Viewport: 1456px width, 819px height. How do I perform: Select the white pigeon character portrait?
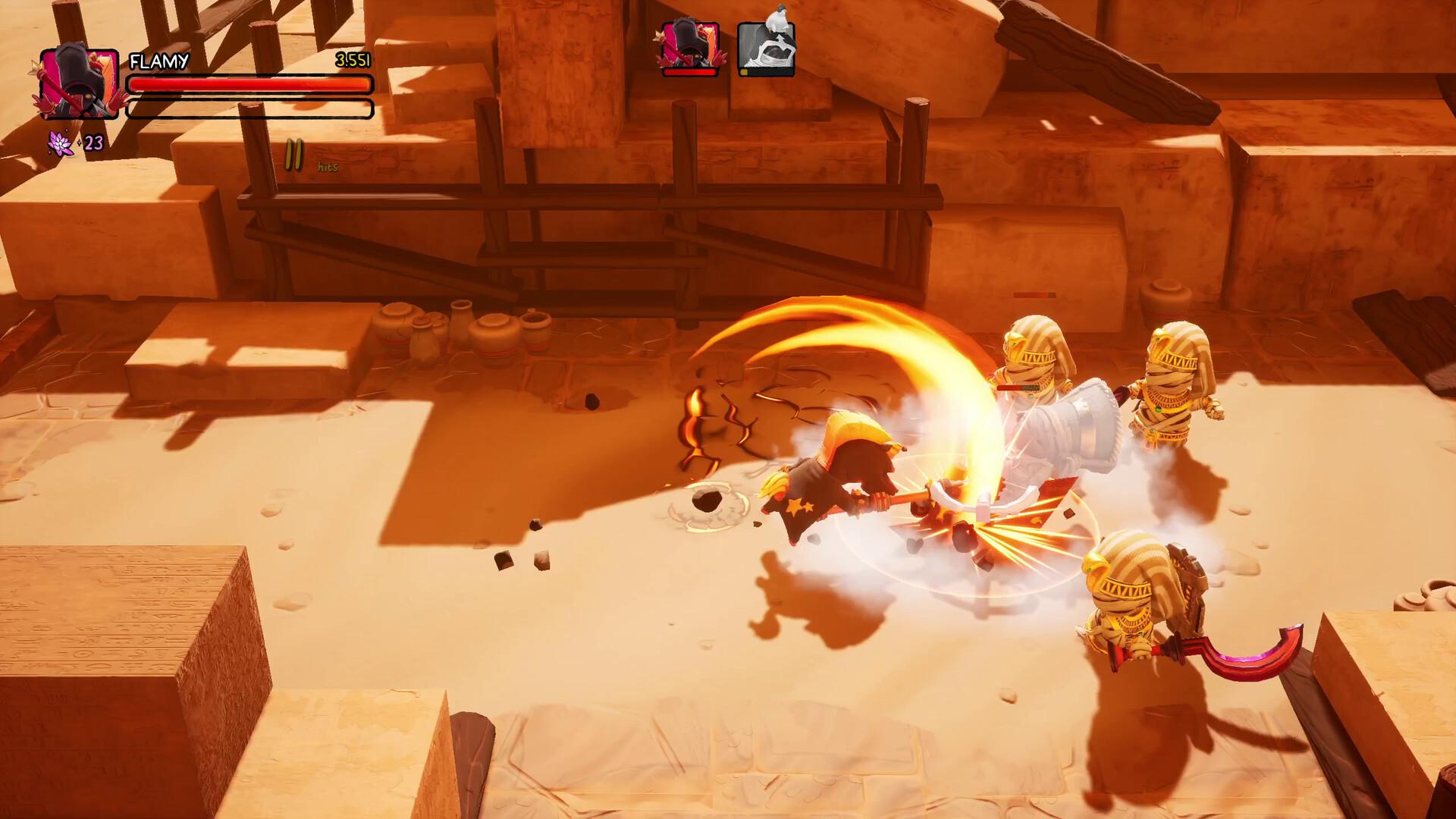pyautogui.click(x=766, y=49)
